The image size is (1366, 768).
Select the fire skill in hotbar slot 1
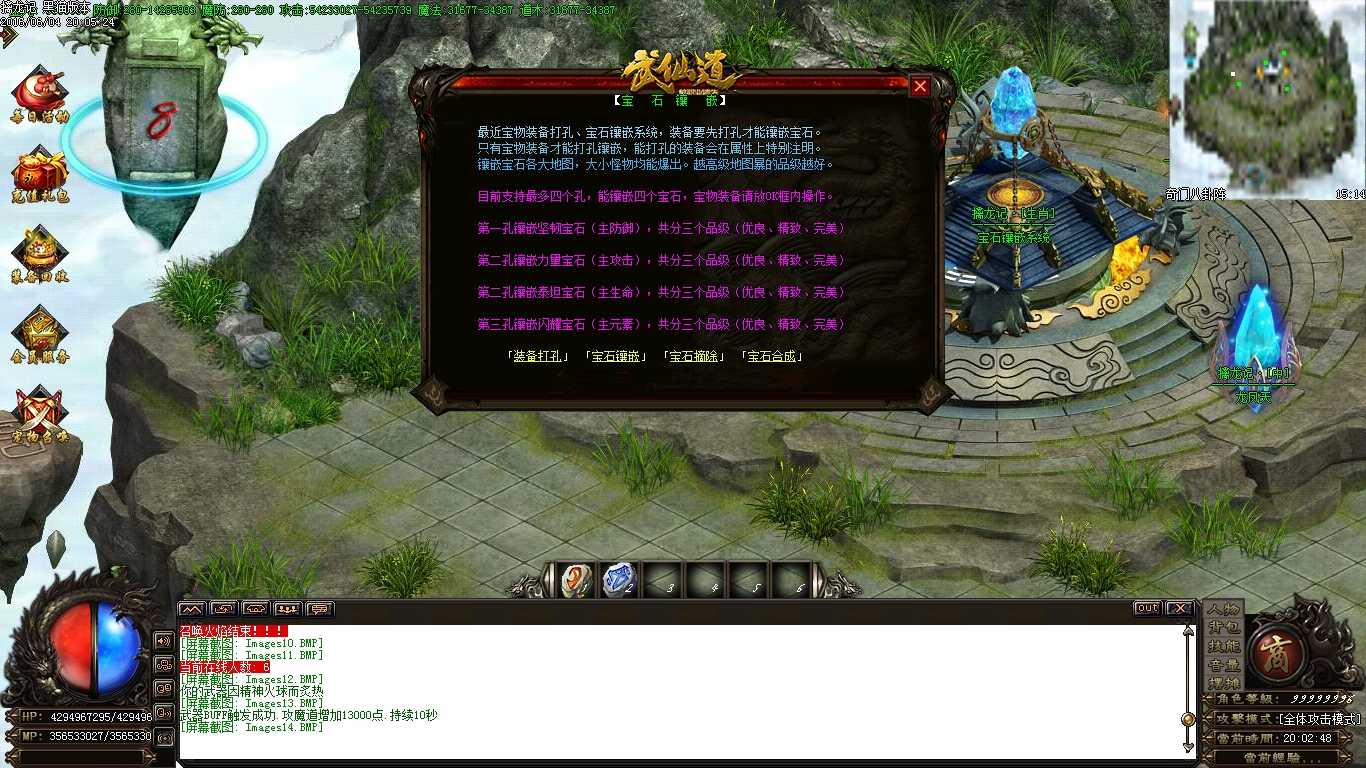pos(574,578)
